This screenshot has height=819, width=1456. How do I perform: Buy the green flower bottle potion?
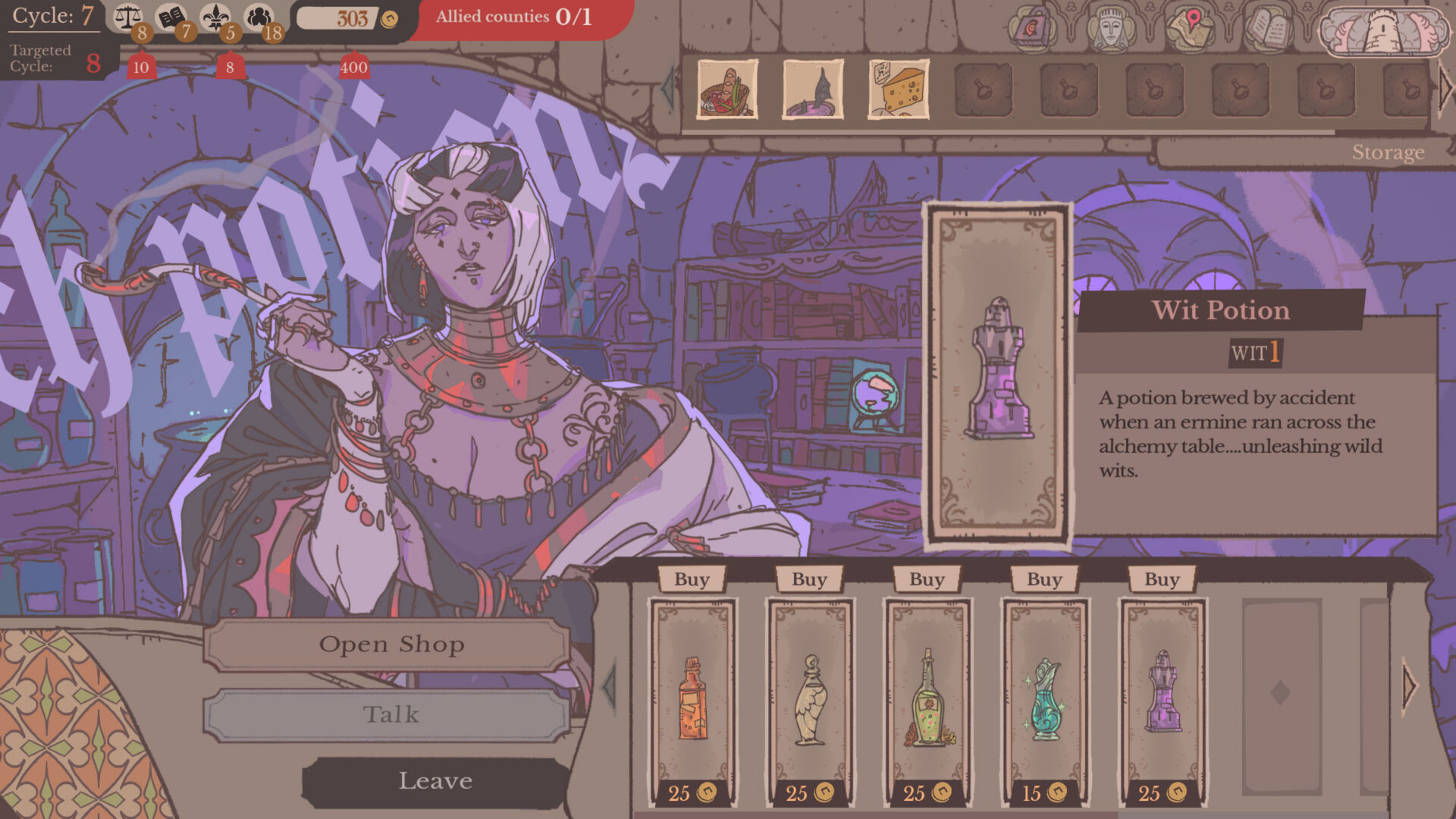[x=927, y=579]
